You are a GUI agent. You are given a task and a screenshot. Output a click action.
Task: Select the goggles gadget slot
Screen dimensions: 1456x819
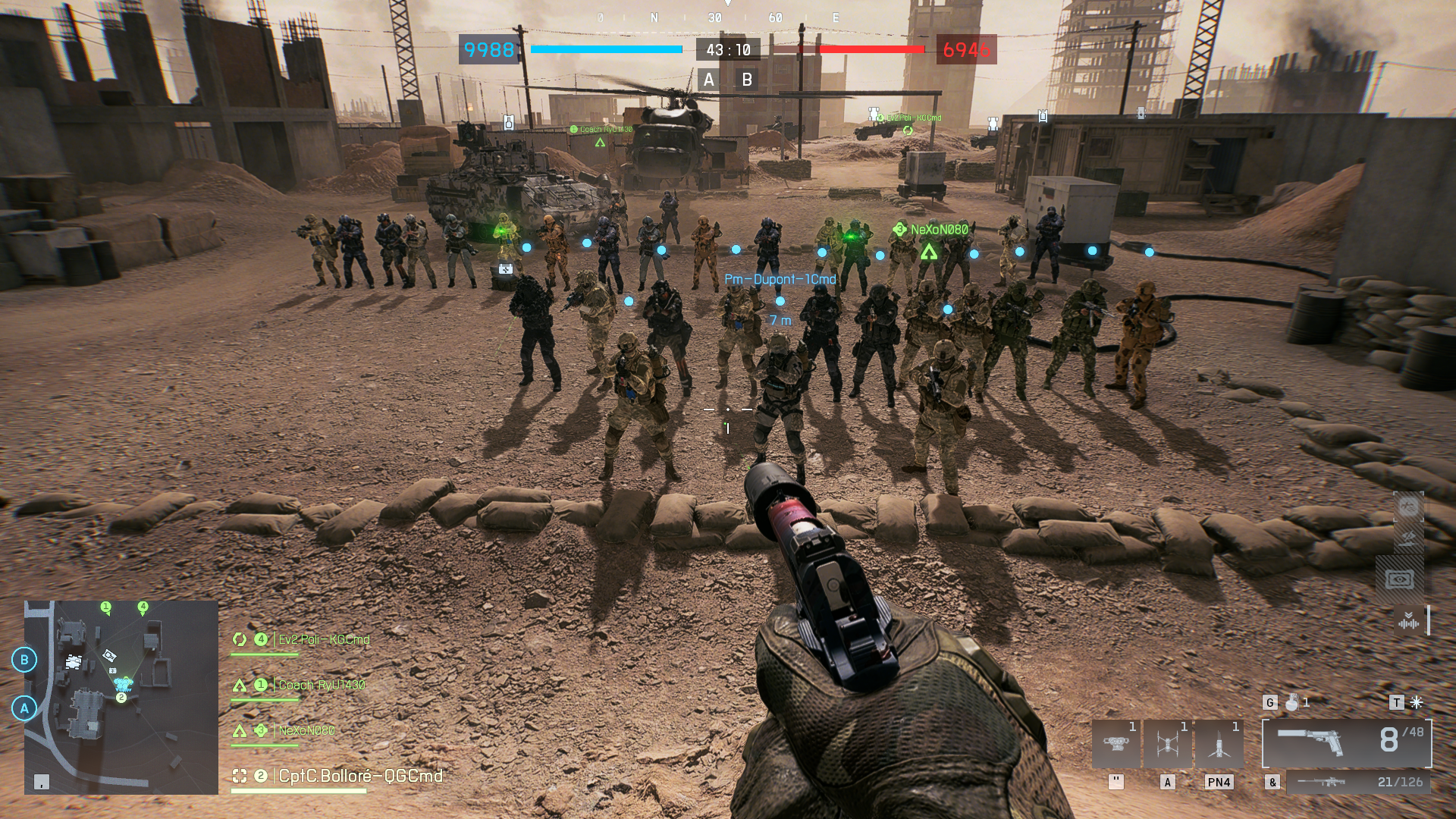(1116, 743)
